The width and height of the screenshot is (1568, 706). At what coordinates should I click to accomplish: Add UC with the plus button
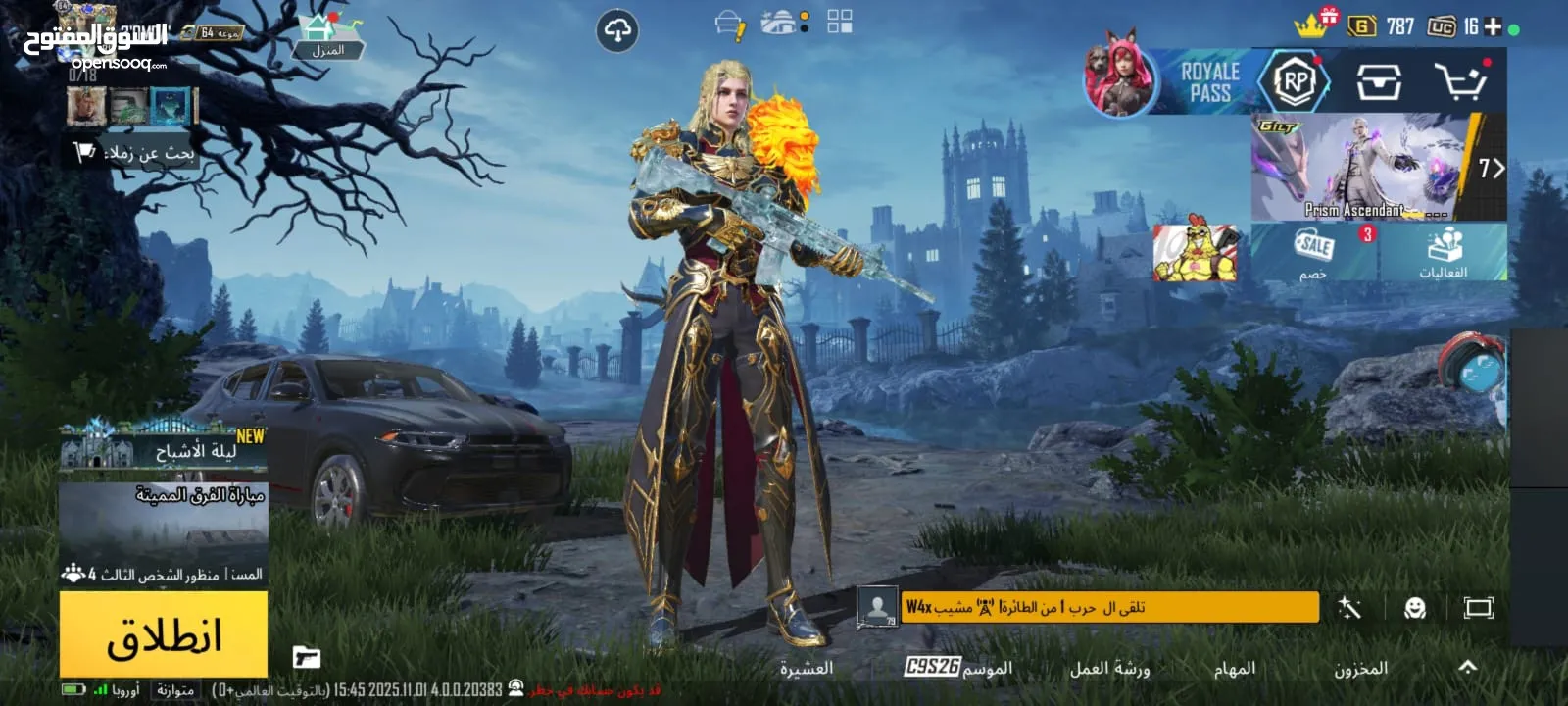click(x=1493, y=26)
